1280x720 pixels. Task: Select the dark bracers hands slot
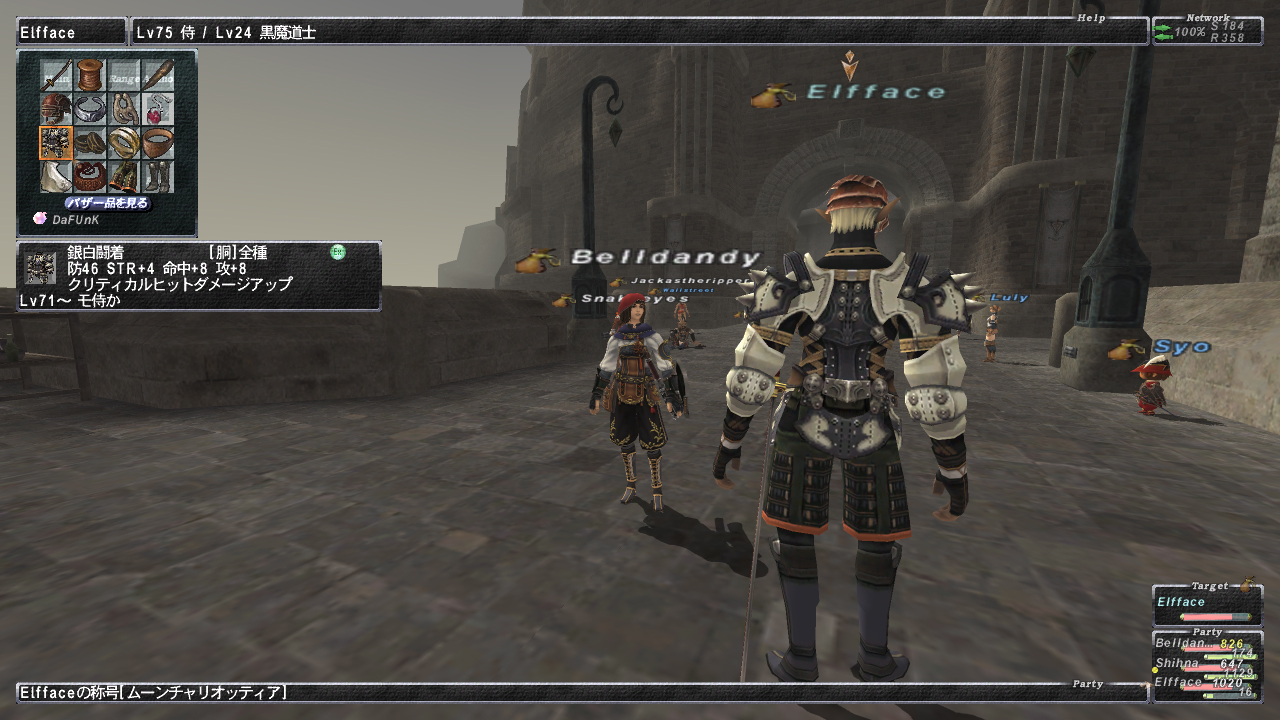click(90, 143)
